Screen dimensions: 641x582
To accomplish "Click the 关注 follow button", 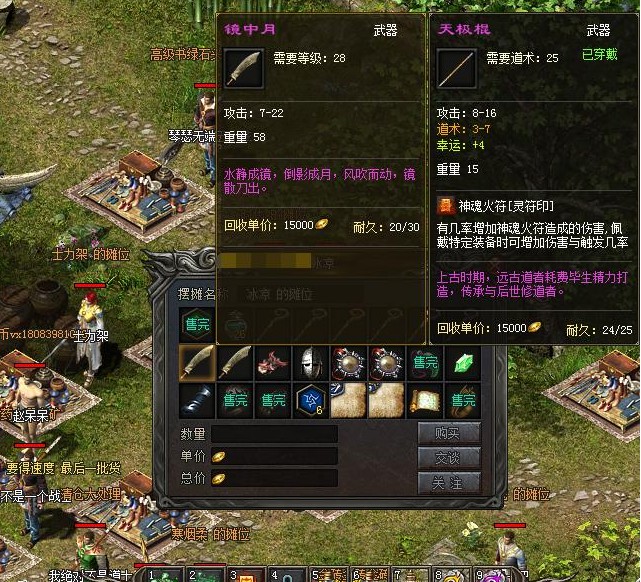I will [449, 481].
